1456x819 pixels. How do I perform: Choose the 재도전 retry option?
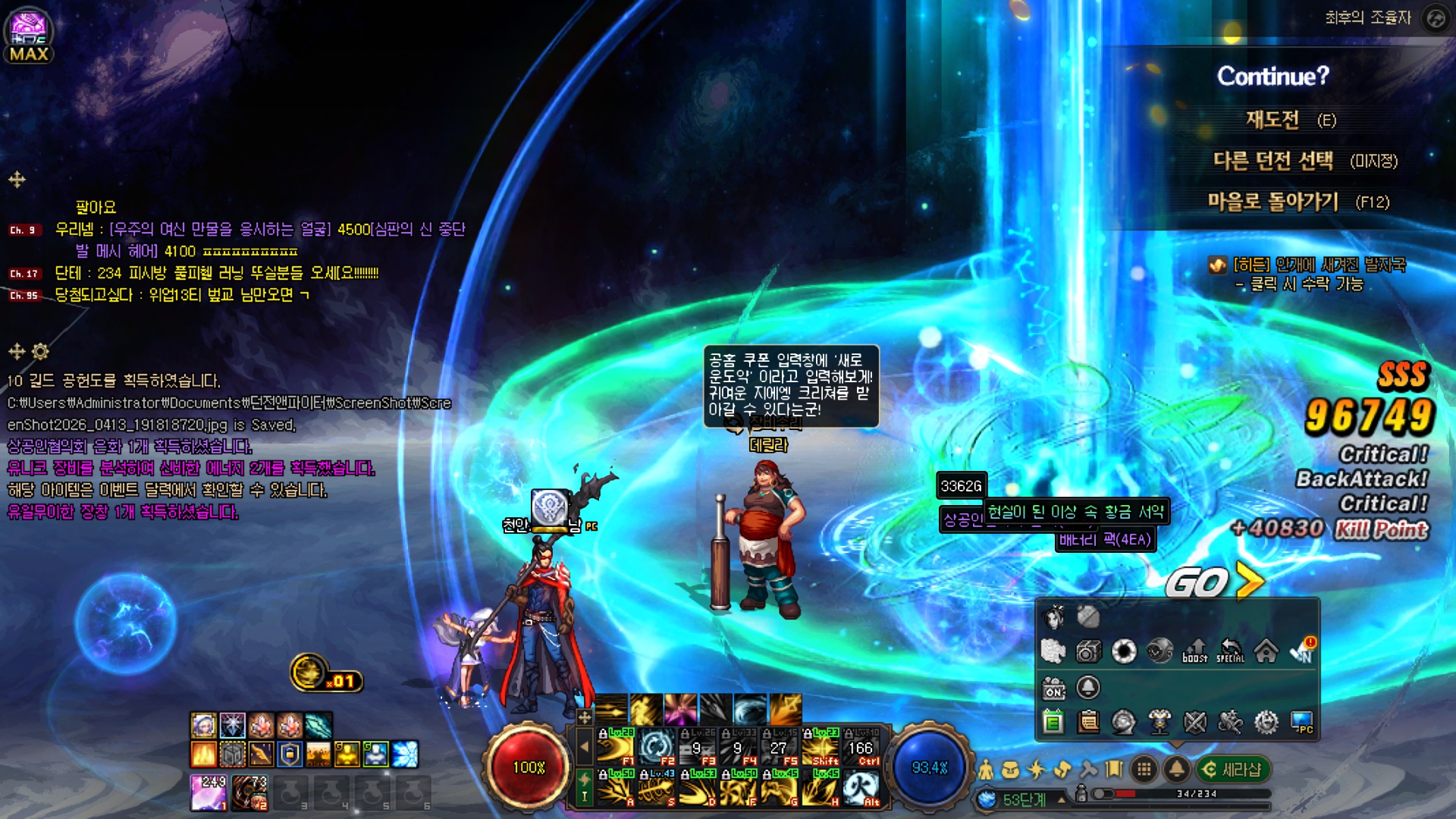click(x=1274, y=120)
